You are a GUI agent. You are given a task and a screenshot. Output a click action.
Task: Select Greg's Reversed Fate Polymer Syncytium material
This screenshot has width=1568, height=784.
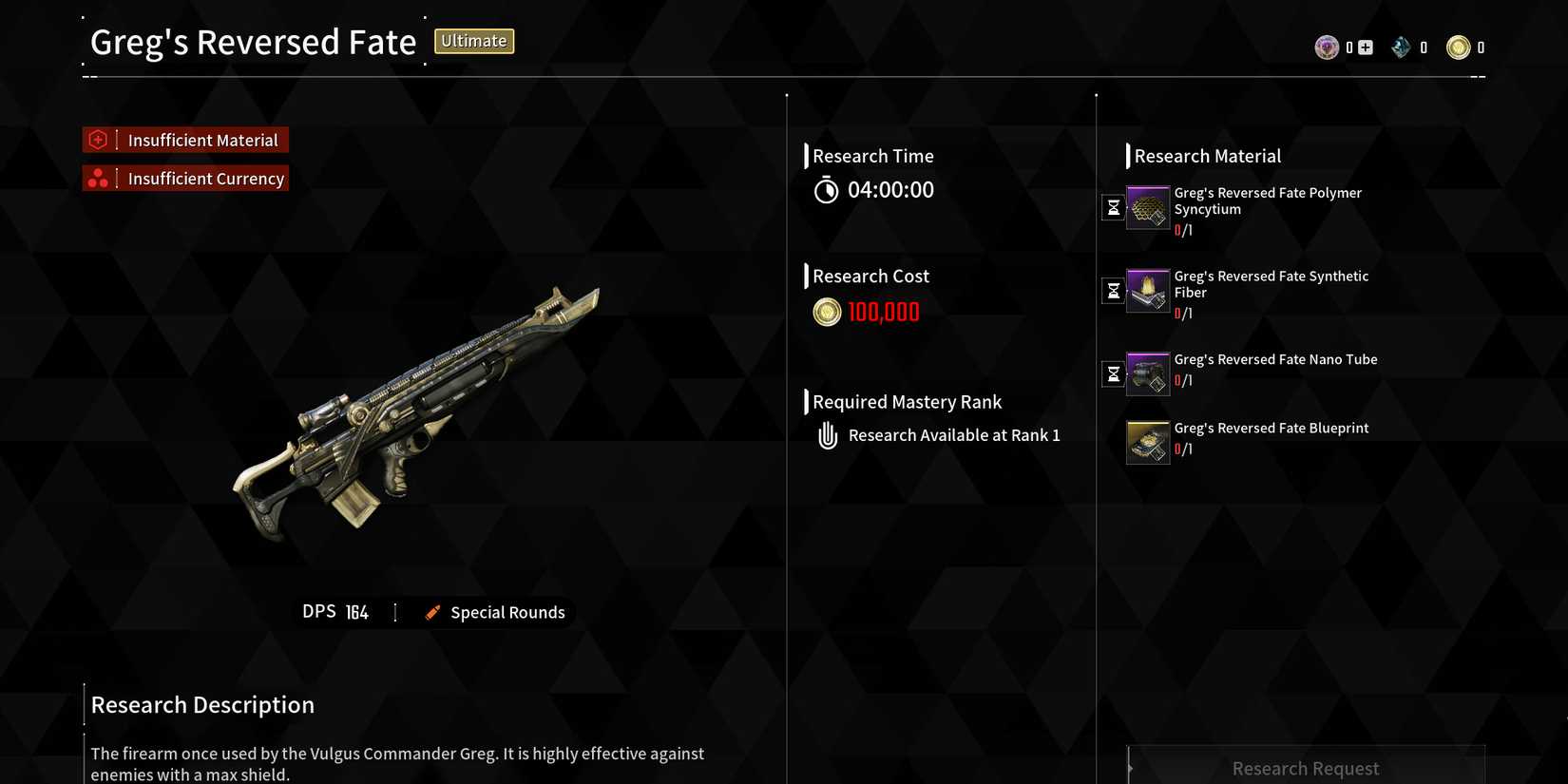(1147, 208)
